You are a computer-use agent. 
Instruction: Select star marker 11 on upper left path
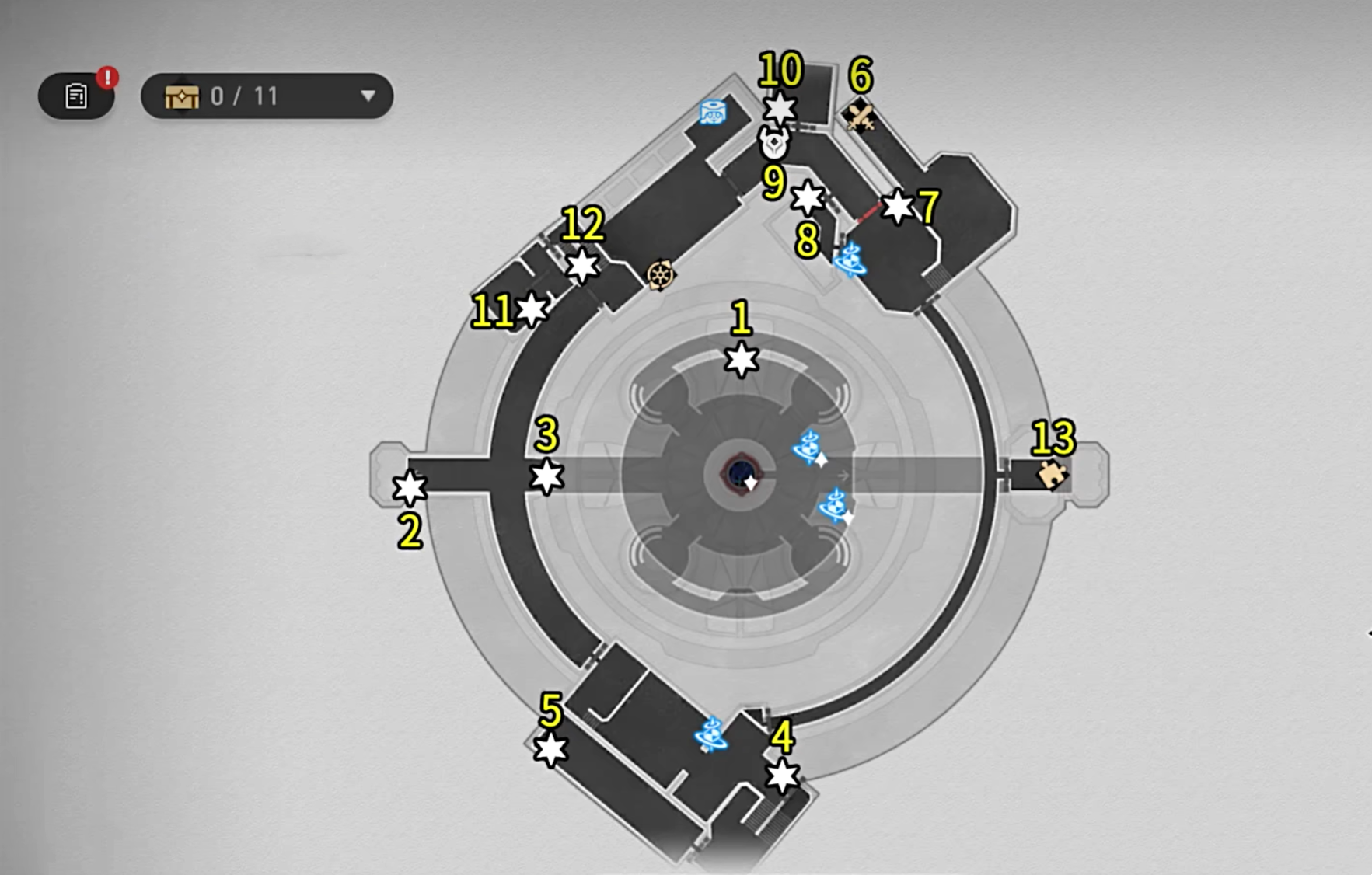pos(529,310)
